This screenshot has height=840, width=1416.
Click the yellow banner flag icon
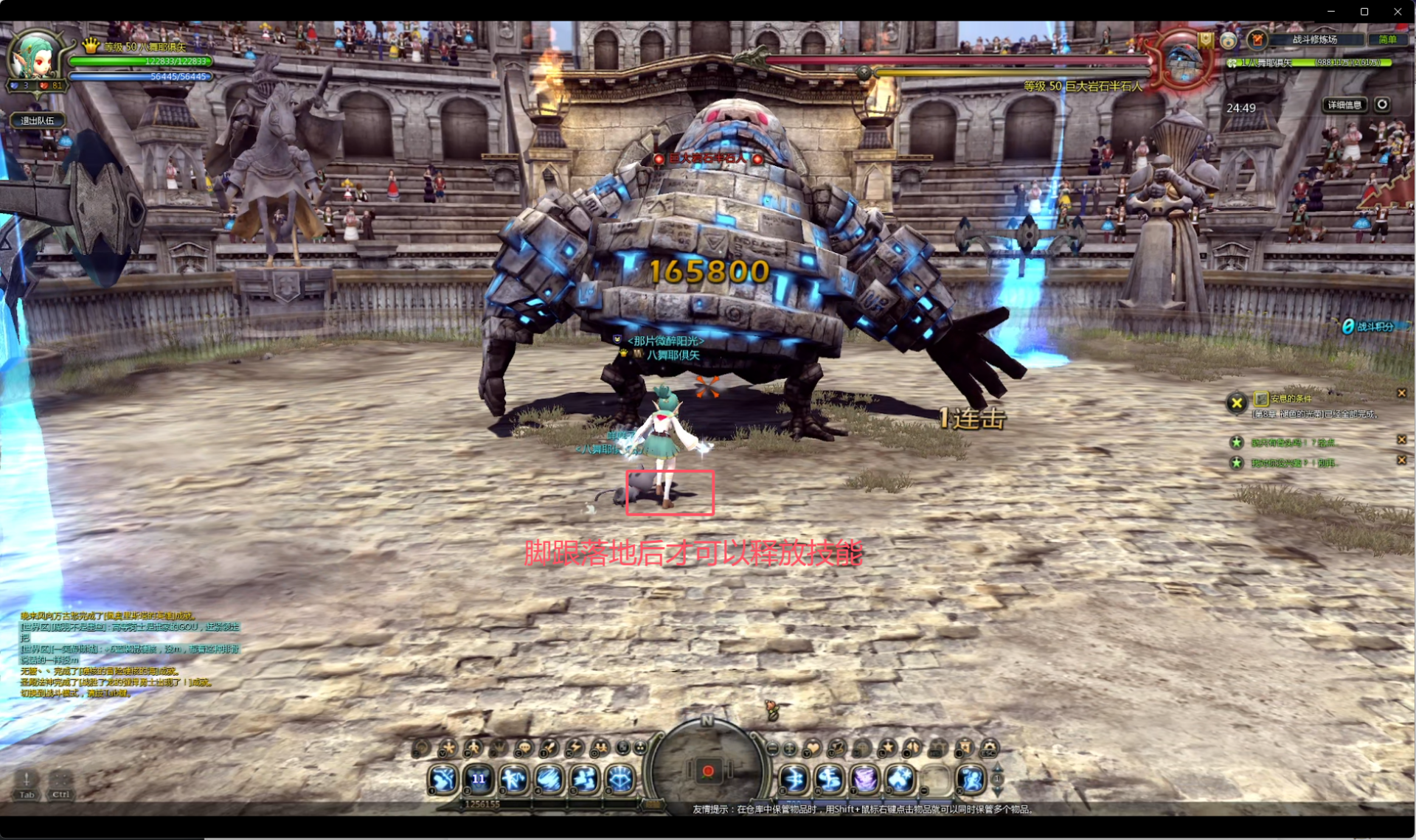(x=1206, y=40)
